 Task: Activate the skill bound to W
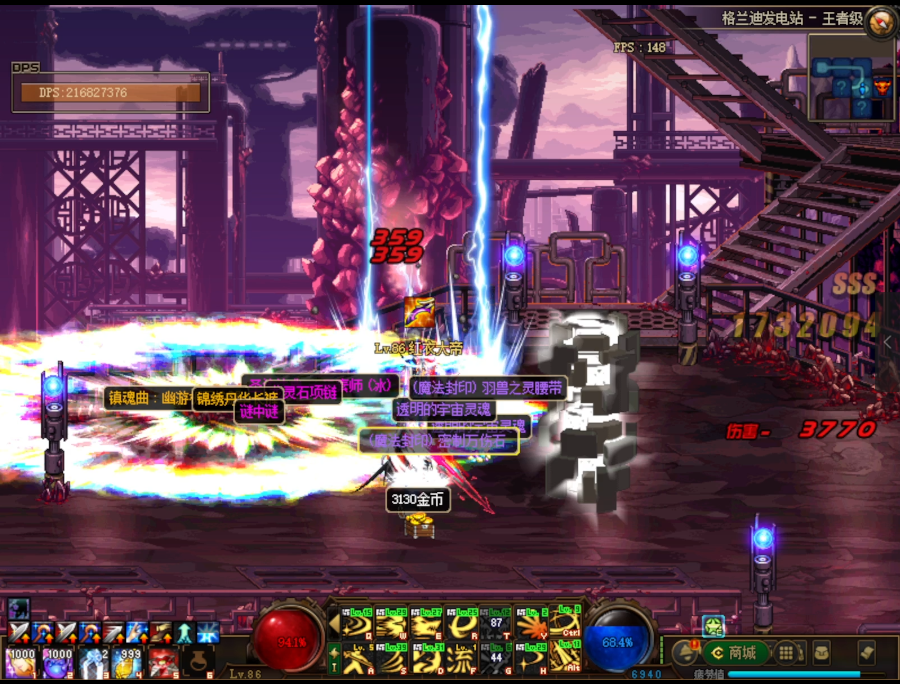393,625
